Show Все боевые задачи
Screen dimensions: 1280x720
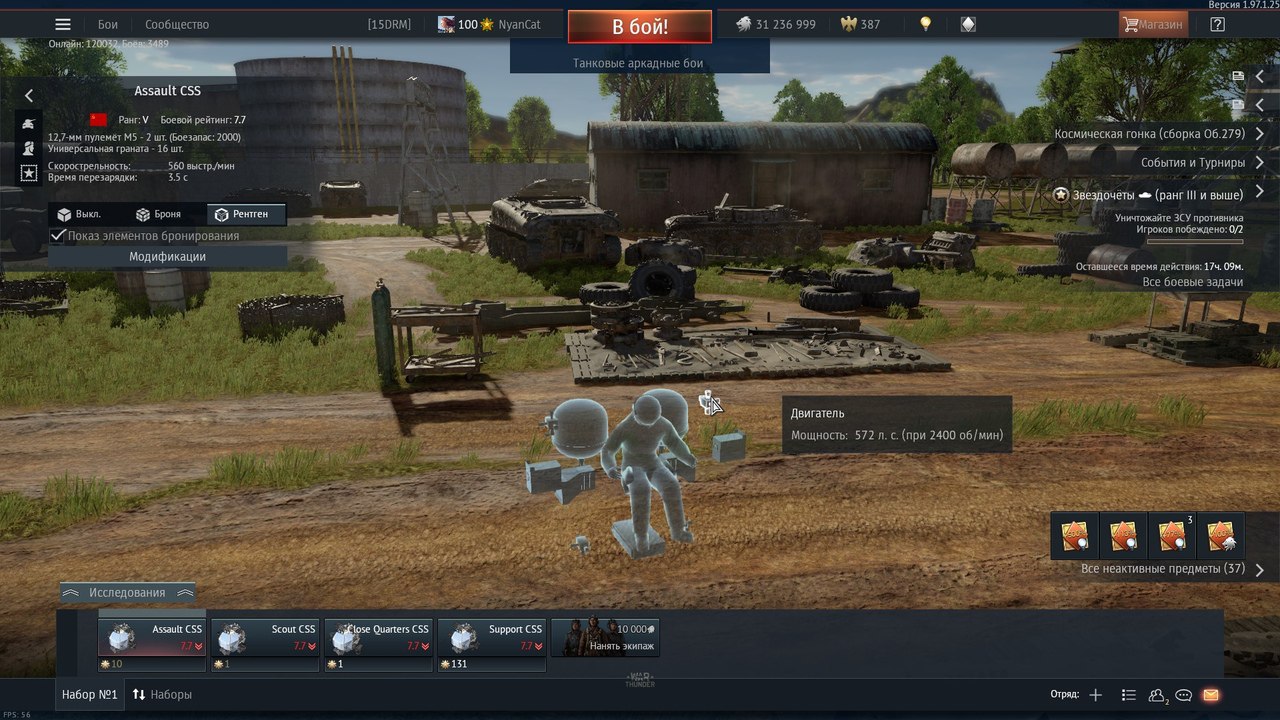tap(1192, 282)
